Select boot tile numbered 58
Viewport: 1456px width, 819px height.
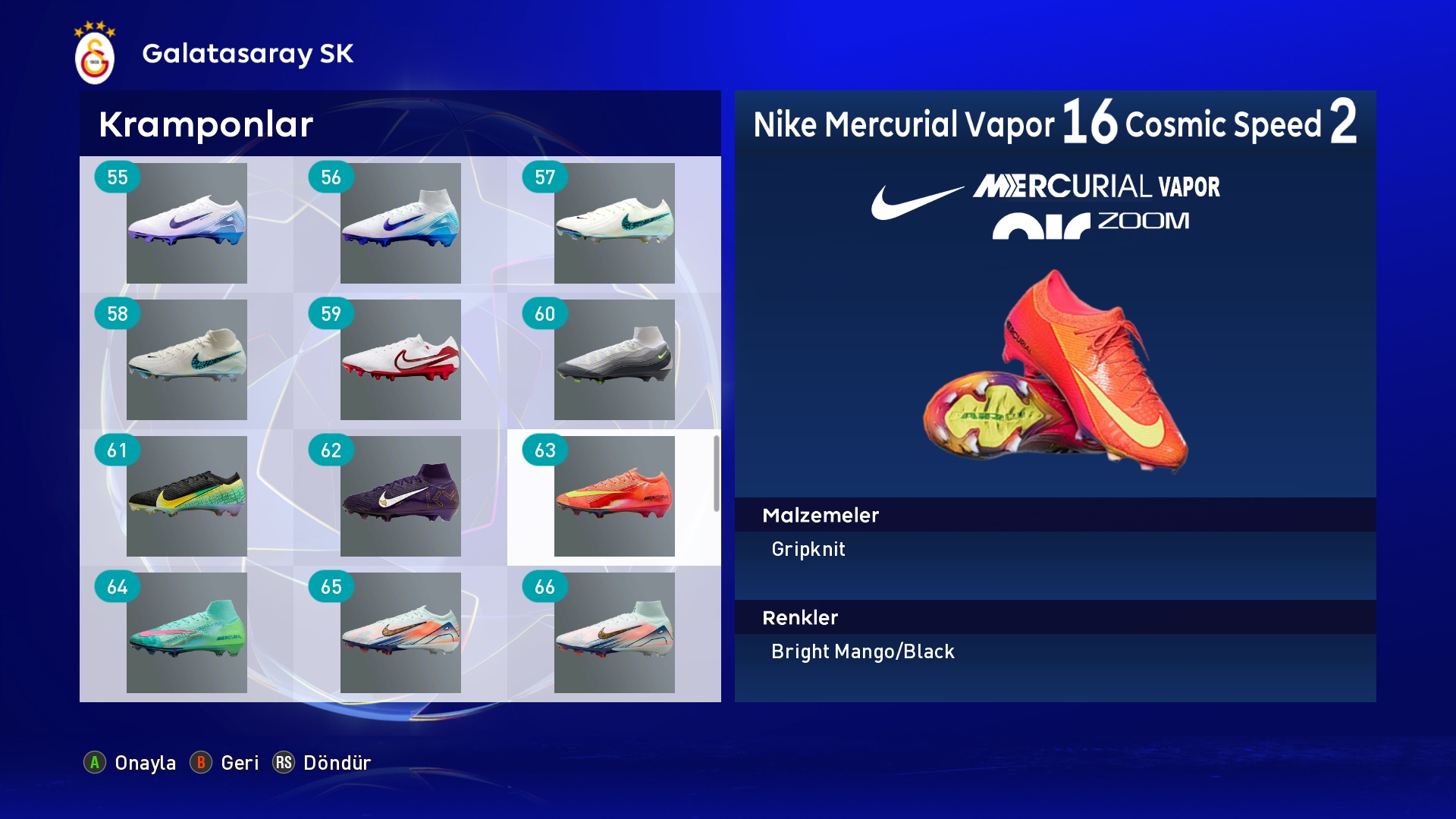pyautogui.click(x=187, y=359)
